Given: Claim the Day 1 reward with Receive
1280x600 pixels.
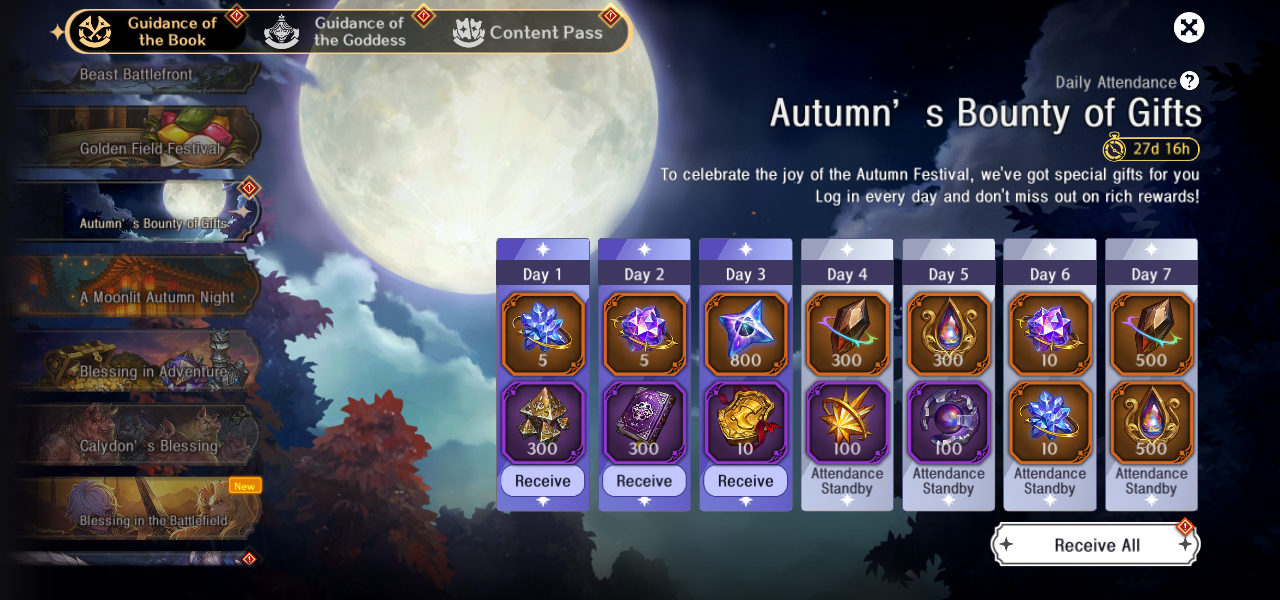Looking at the screenshot, I should [x=543, y=481].
